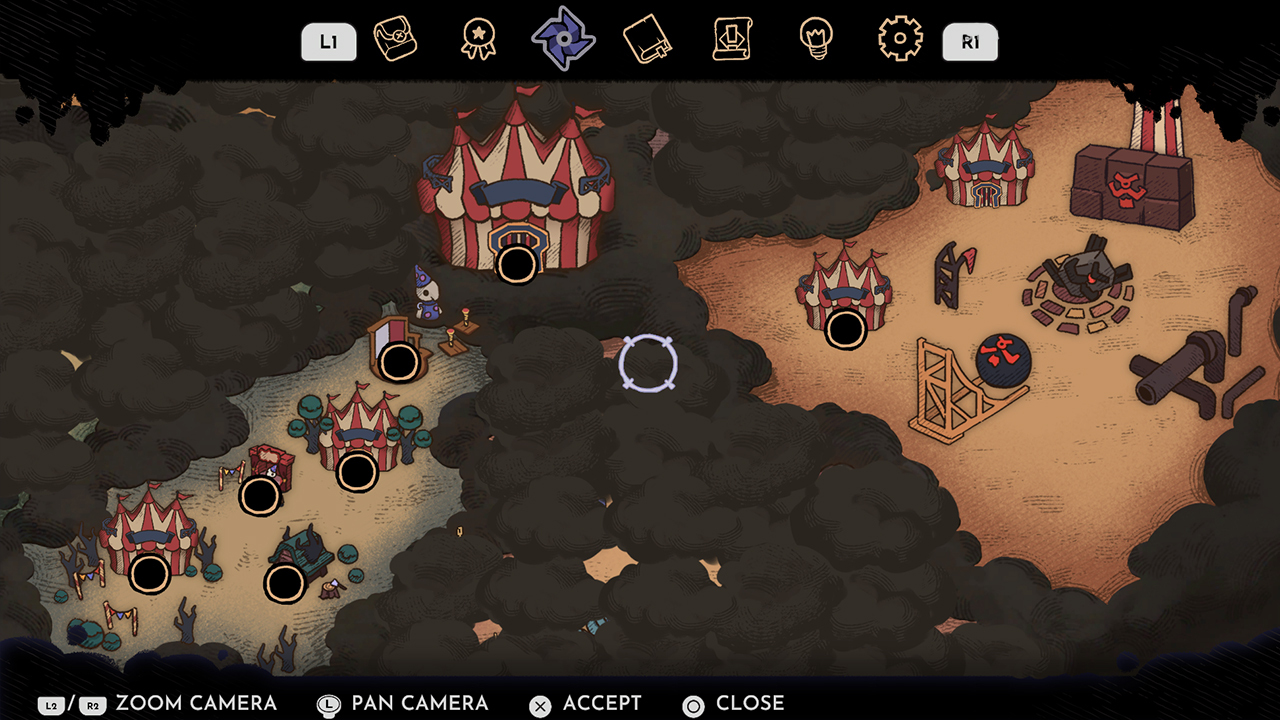Select the marker on the orange-area tent
1280x720 pixels.
click(845, 327)
